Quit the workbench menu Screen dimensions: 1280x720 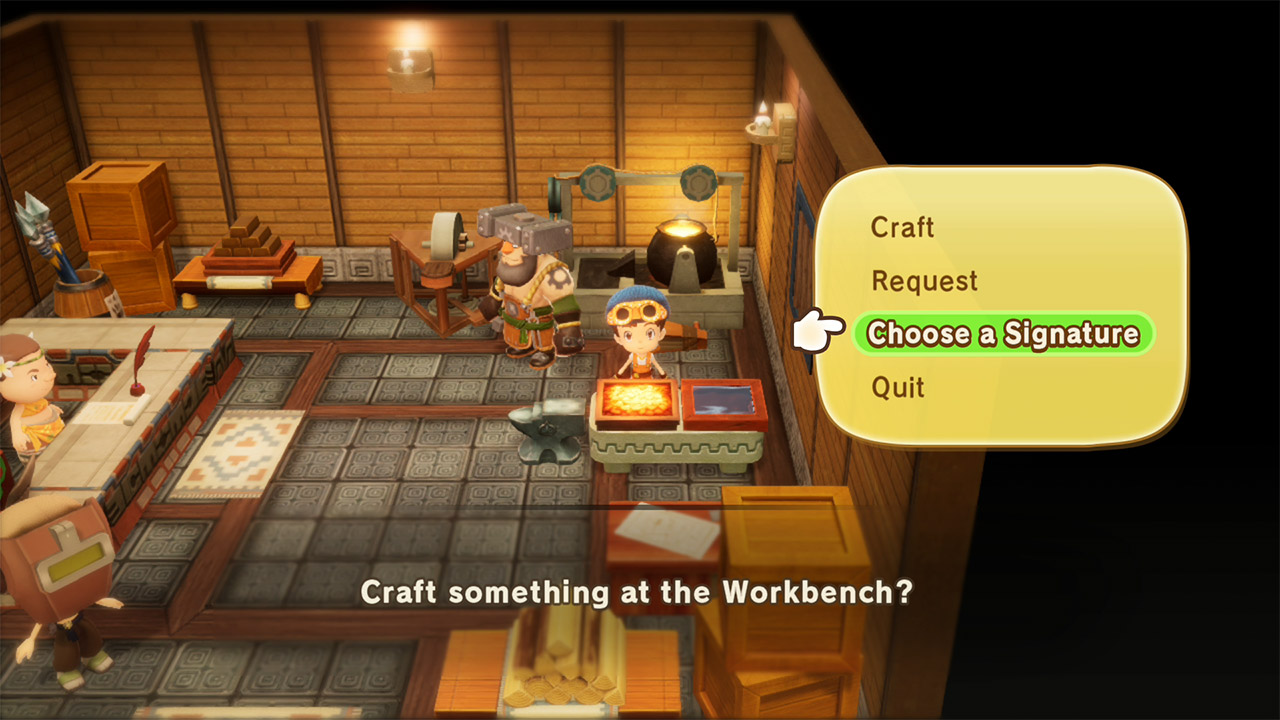(898, 387)
